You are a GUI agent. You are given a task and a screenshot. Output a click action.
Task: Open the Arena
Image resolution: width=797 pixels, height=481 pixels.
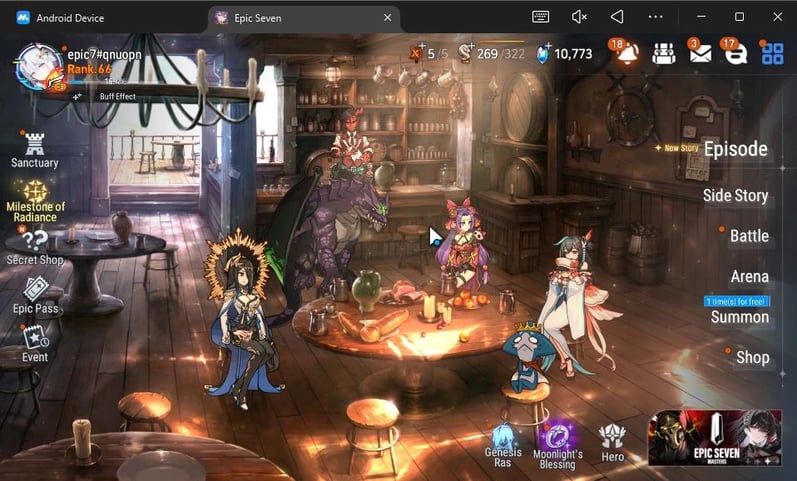(x=749, y=276)
